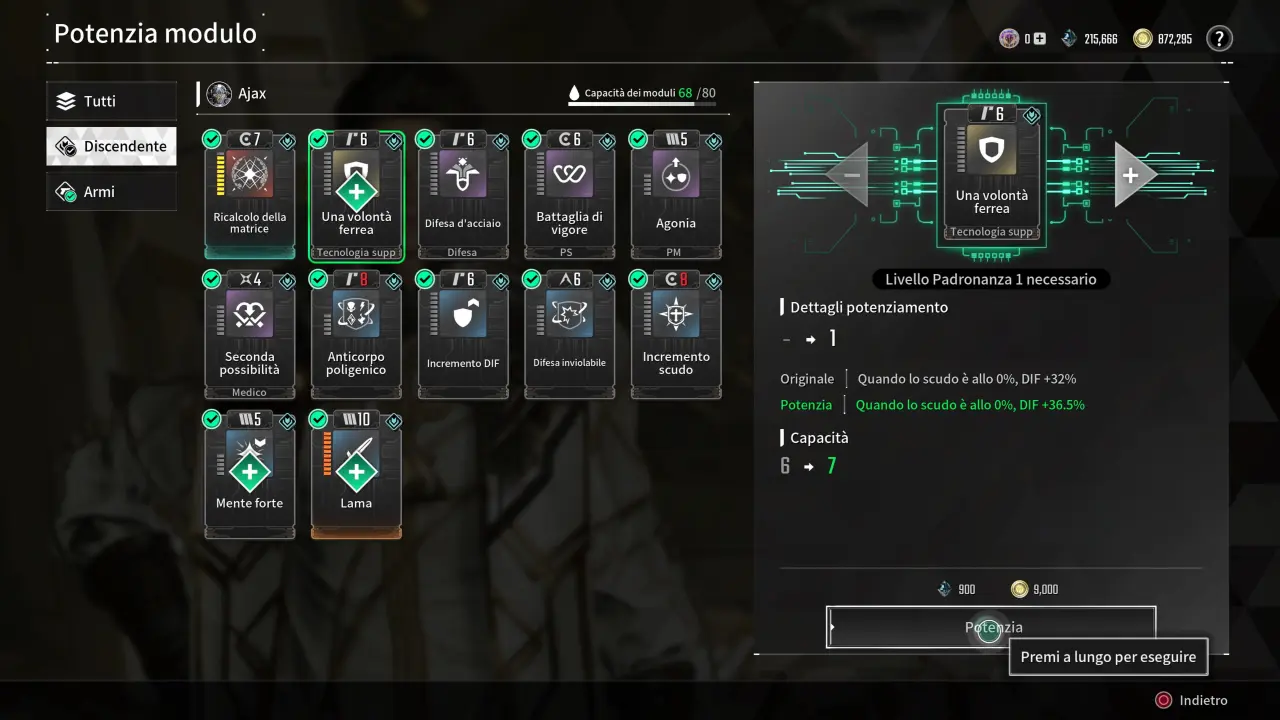
Task: Choose the Incremento scudo module
Action: 675,335
